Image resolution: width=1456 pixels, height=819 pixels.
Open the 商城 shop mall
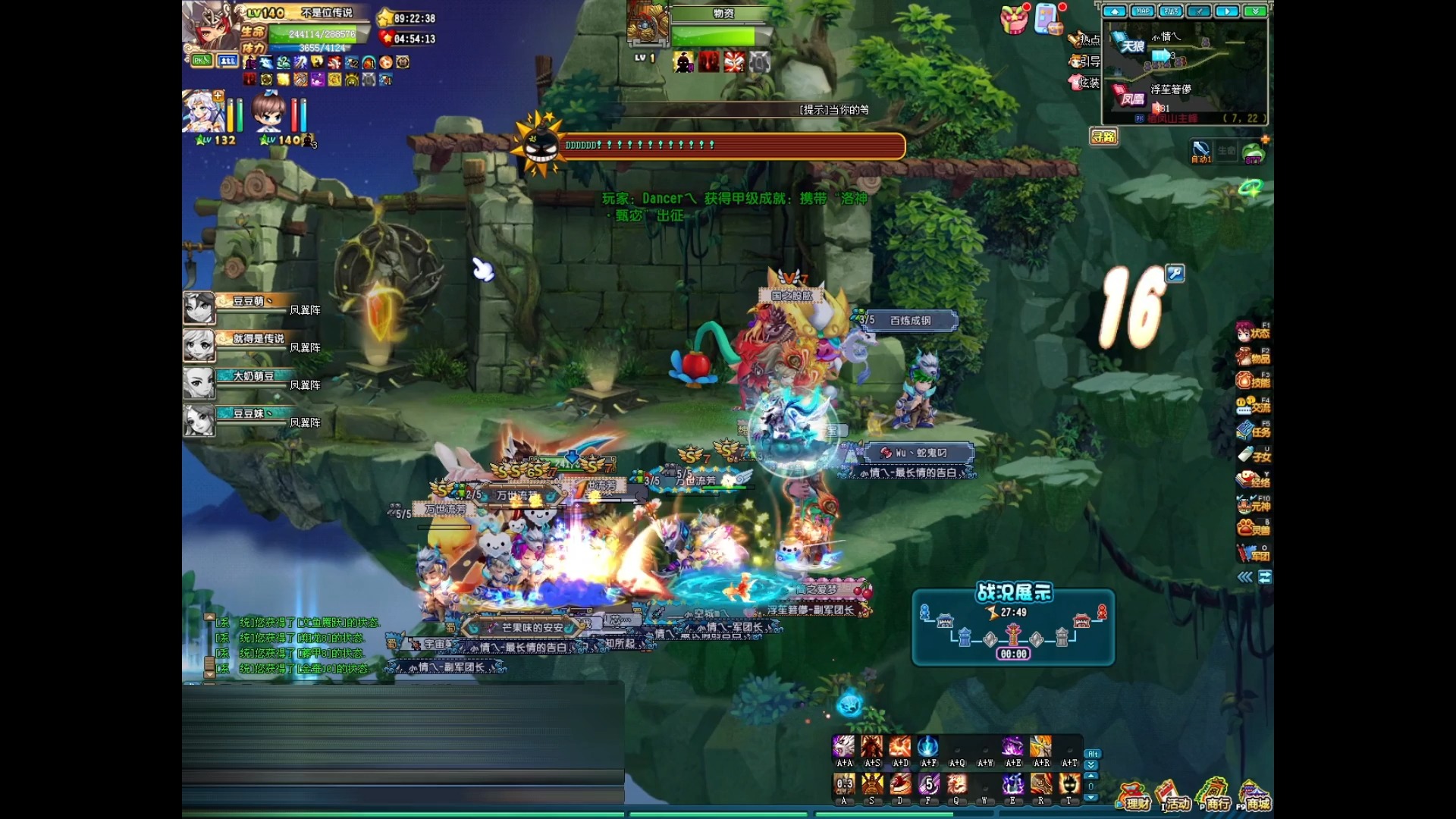(1254, 798)
